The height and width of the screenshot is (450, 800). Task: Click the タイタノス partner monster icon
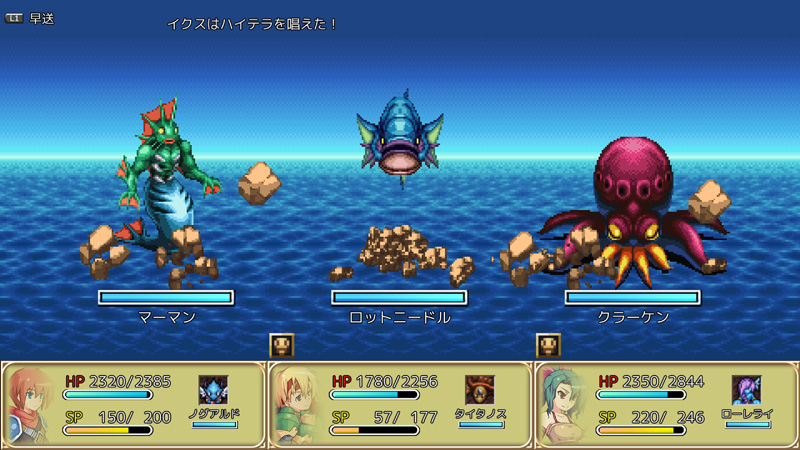[480, 390]
